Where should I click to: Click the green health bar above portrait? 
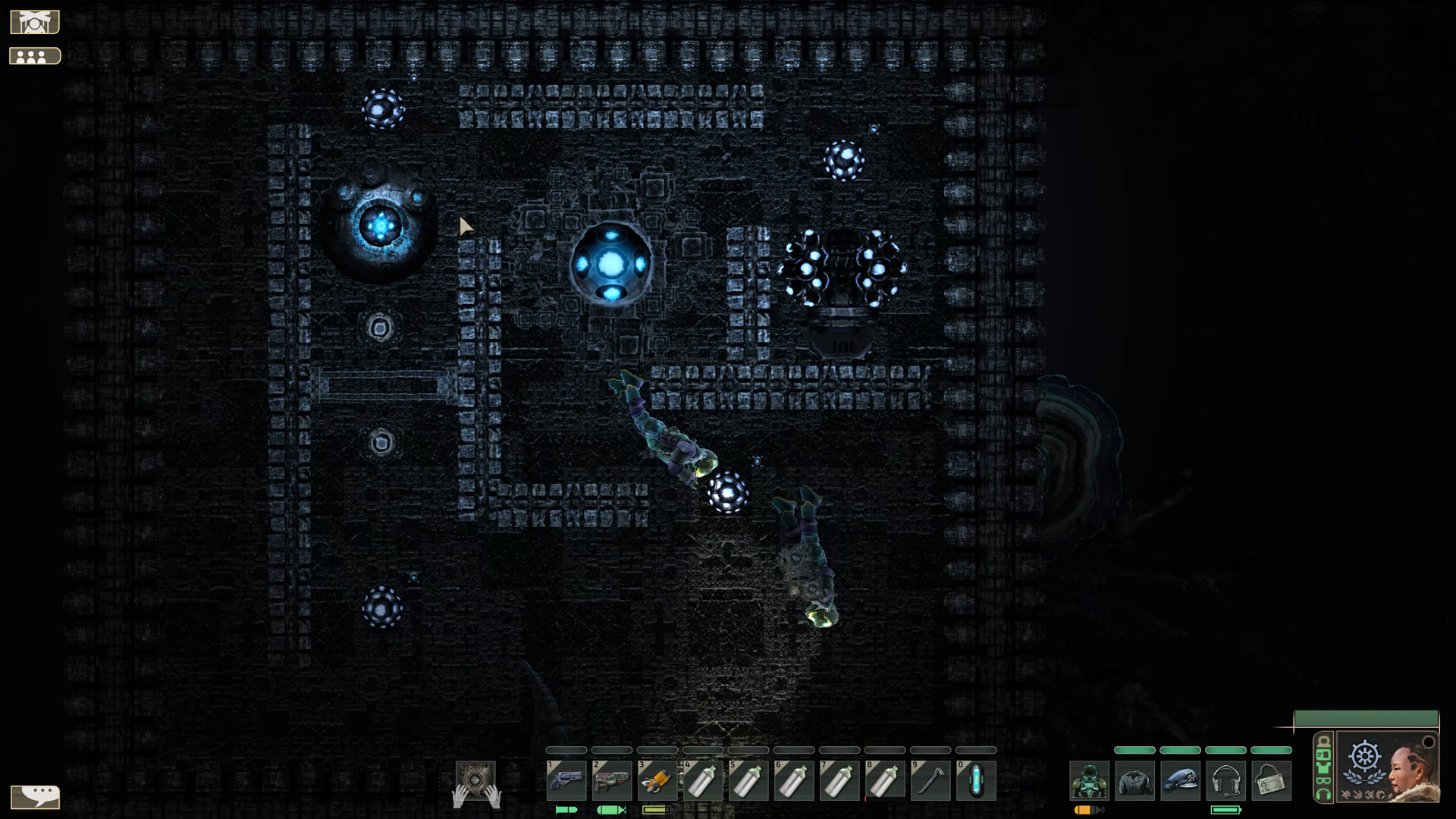point(1365,718)
